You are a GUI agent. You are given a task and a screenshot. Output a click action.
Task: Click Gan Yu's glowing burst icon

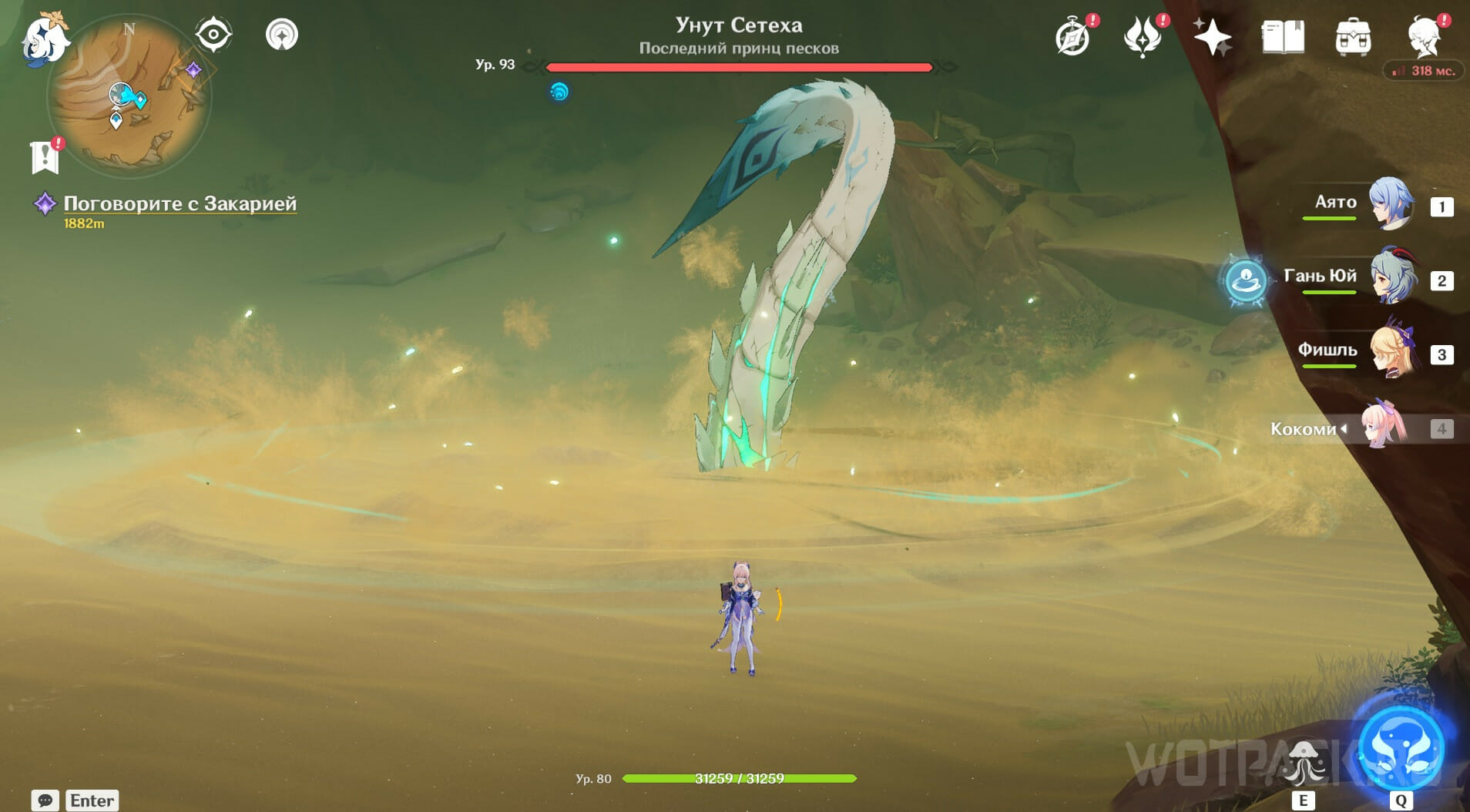[1245, 280]
